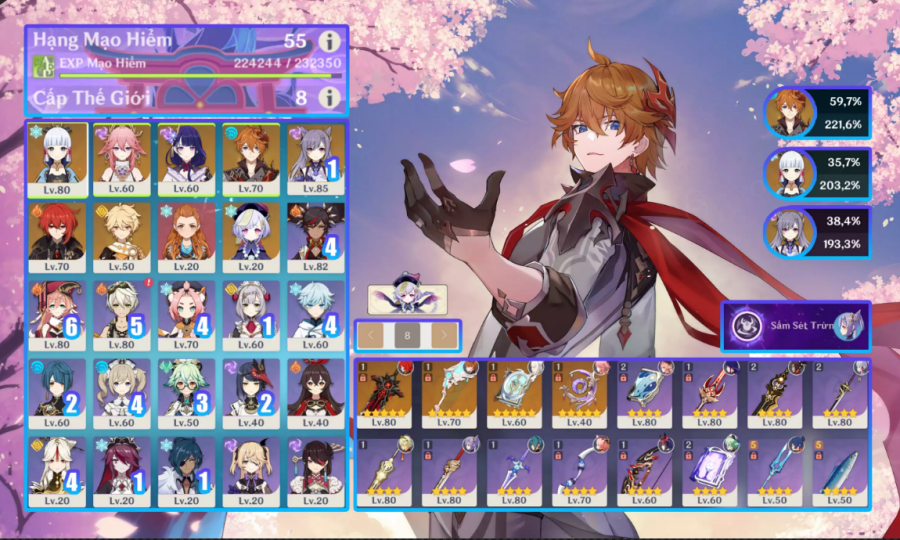Select Bennett's portrait with constellation 5
This screenshot has width=900, height=540.
(x=122, y=316)
